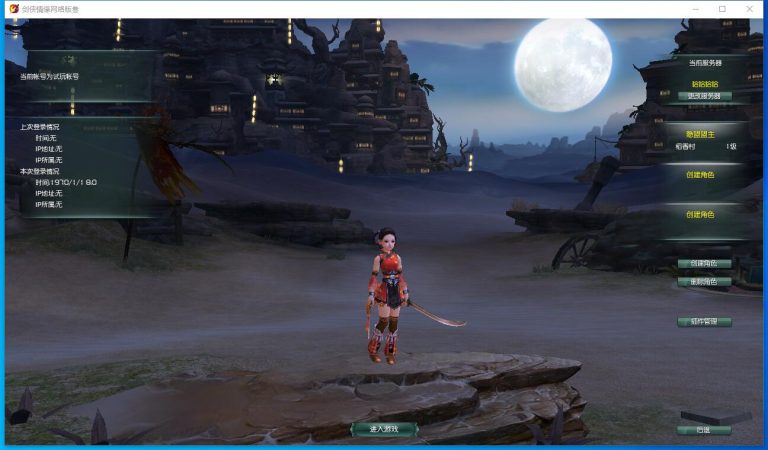Close the game window
This screenshot has height=450, width=768.
click(750, 9)
